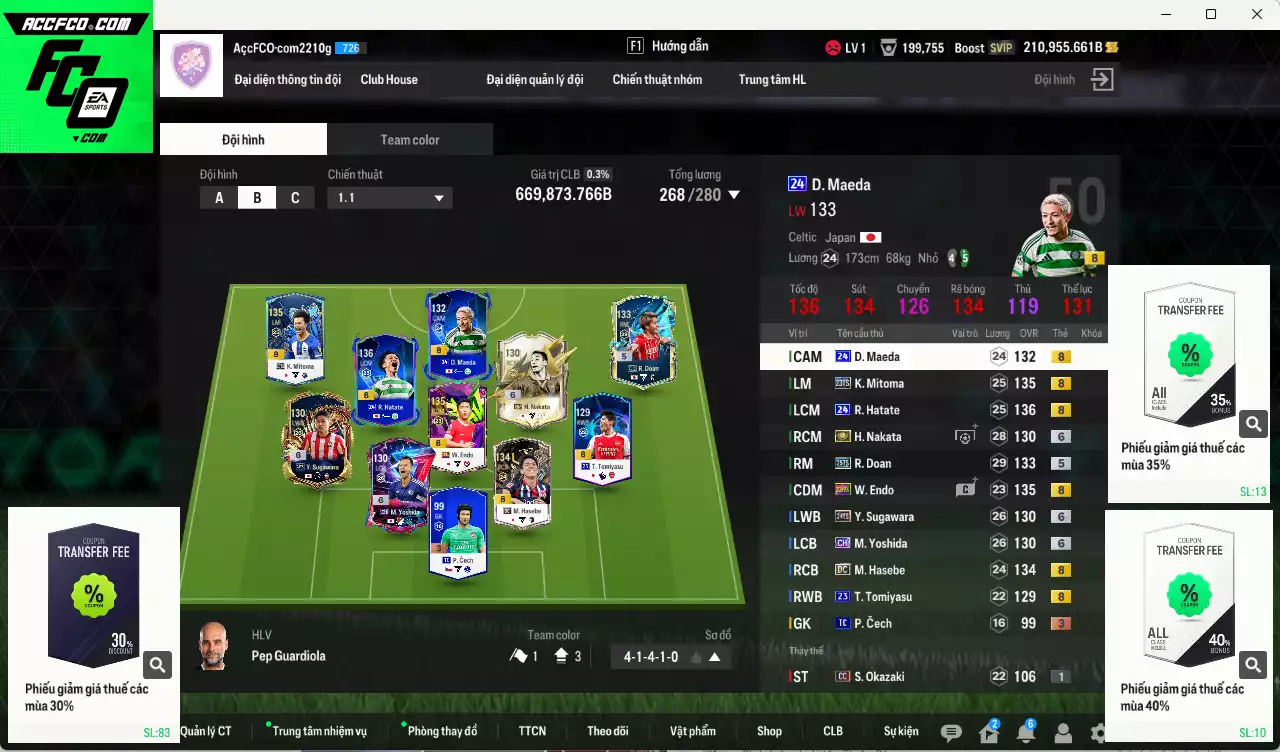Open Phòng thay đồ in the bottom bar
The image size is (1280, 752).
[x=442, y=731]
